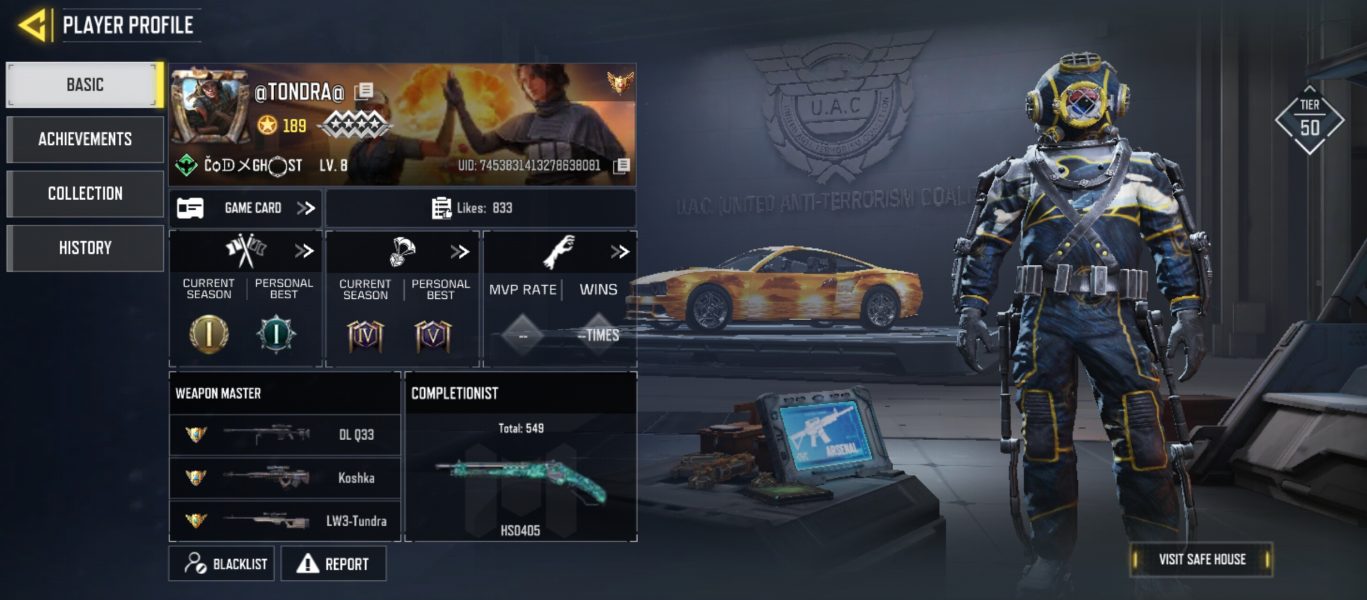Show the History tab

pyautogui.click(x=85, y=248)
